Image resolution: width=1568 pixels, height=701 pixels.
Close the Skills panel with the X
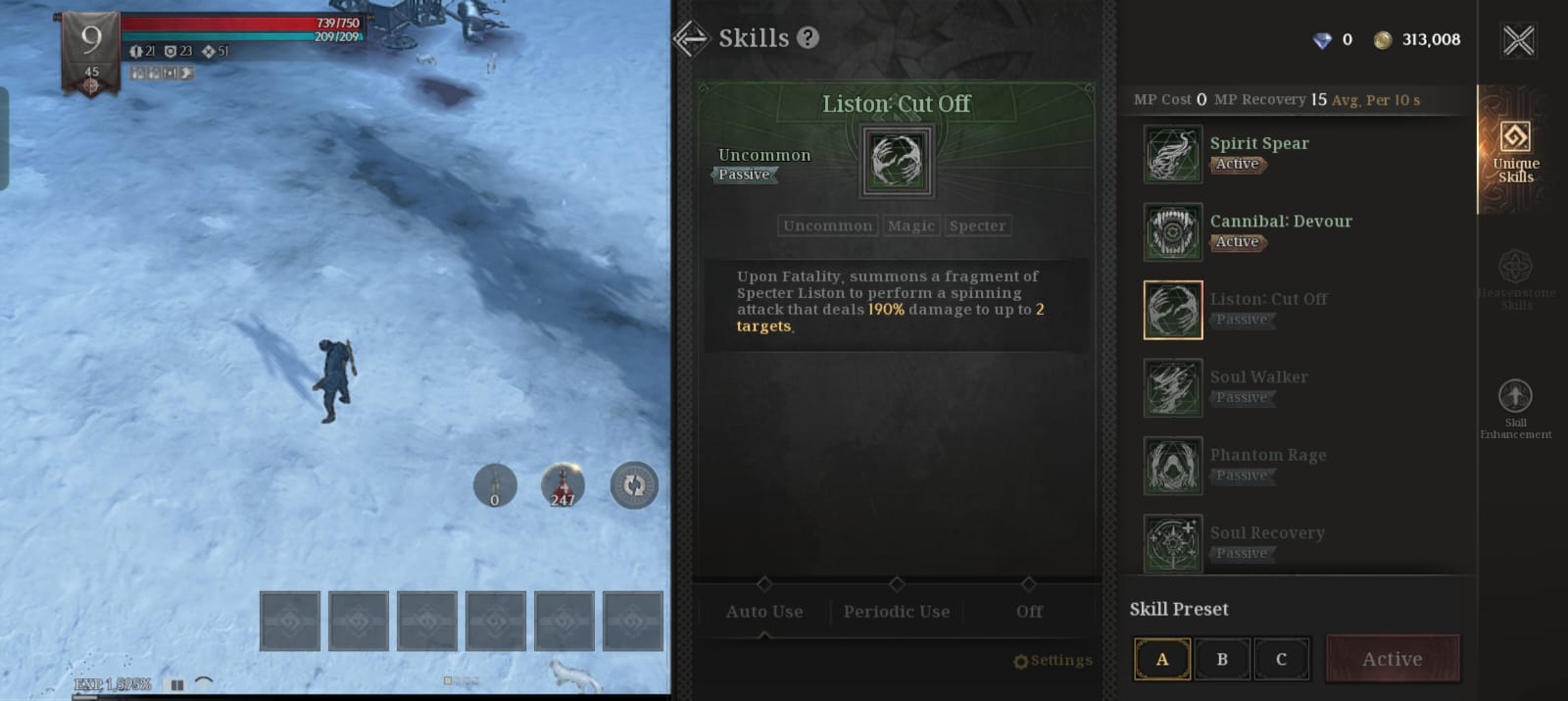point(1518,40)
